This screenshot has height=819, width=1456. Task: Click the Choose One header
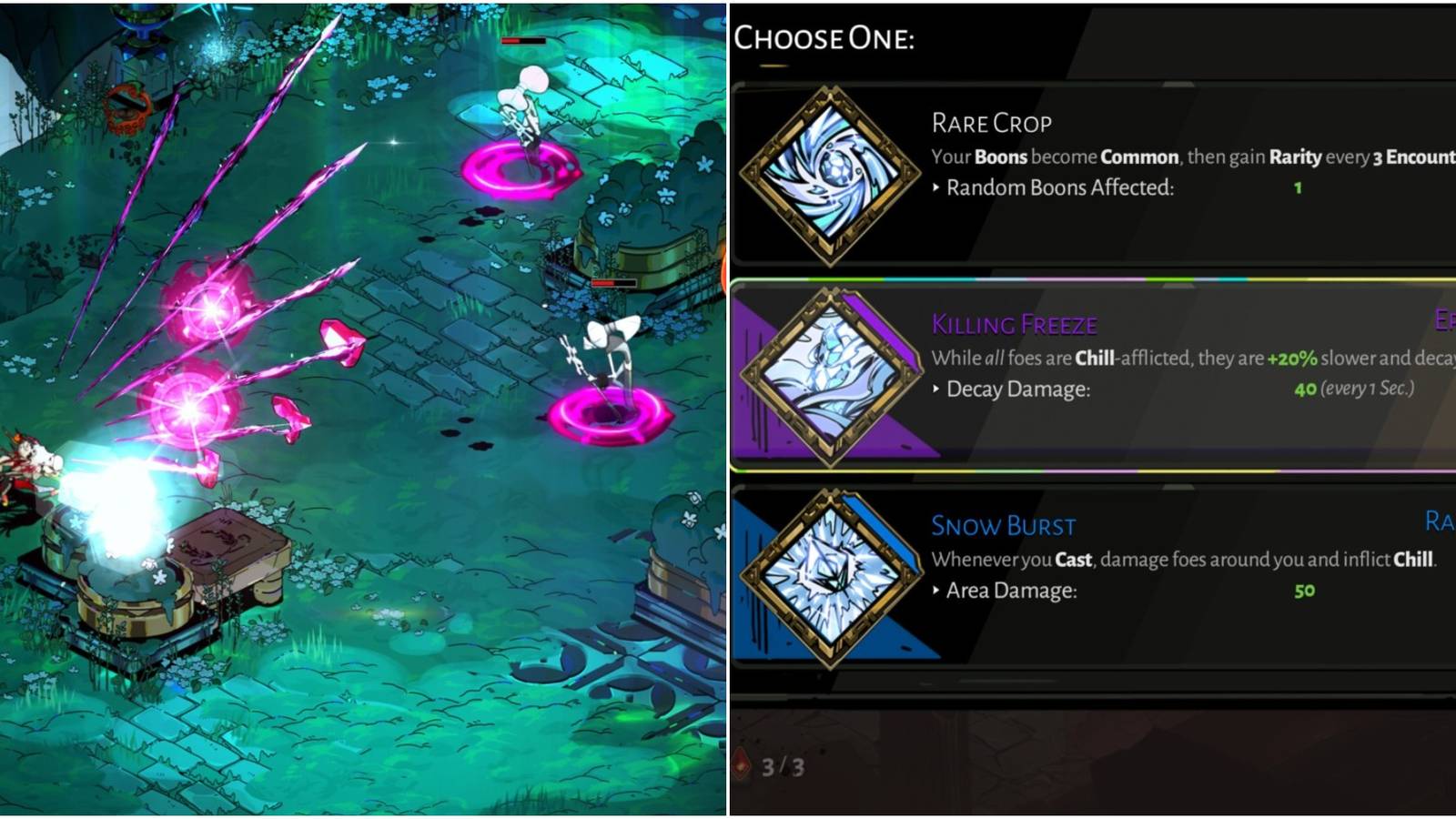pyautogui.click(x=824, y=38)
